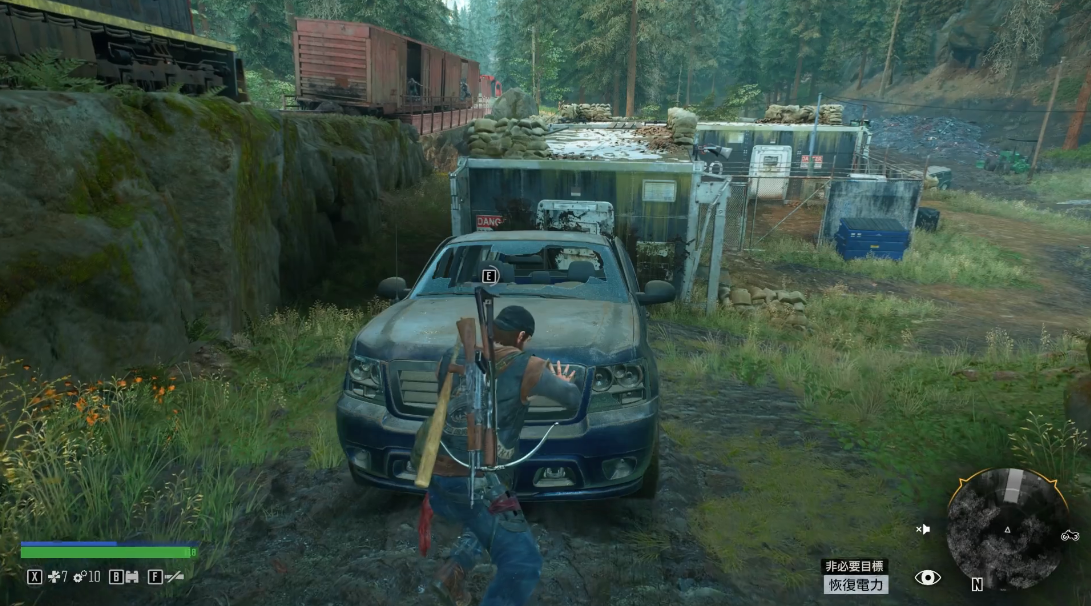
Task: Select the binoculars item icon
Action: coord(131,576)
